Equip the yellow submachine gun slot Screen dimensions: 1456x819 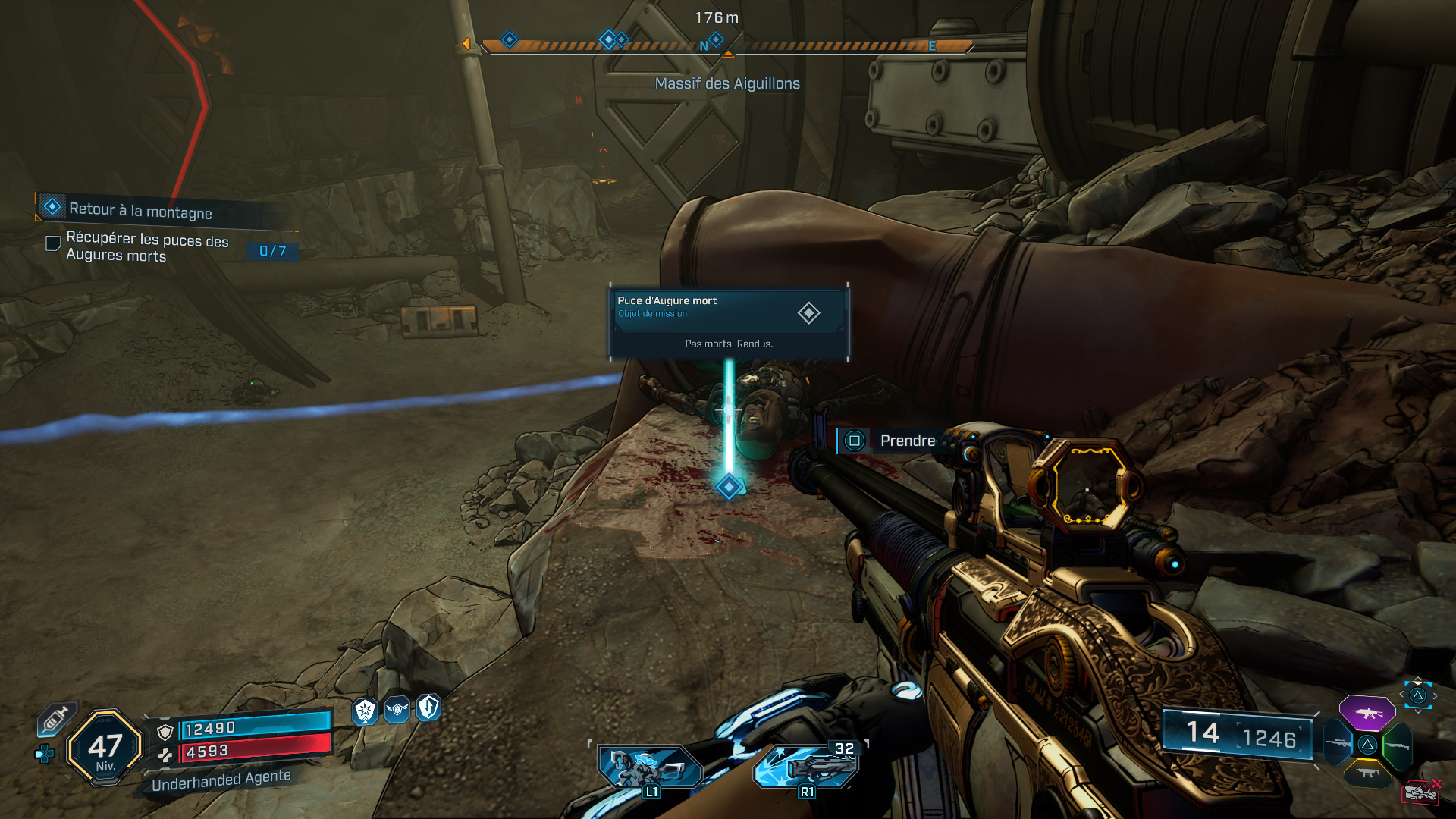tap(1367, 773)
